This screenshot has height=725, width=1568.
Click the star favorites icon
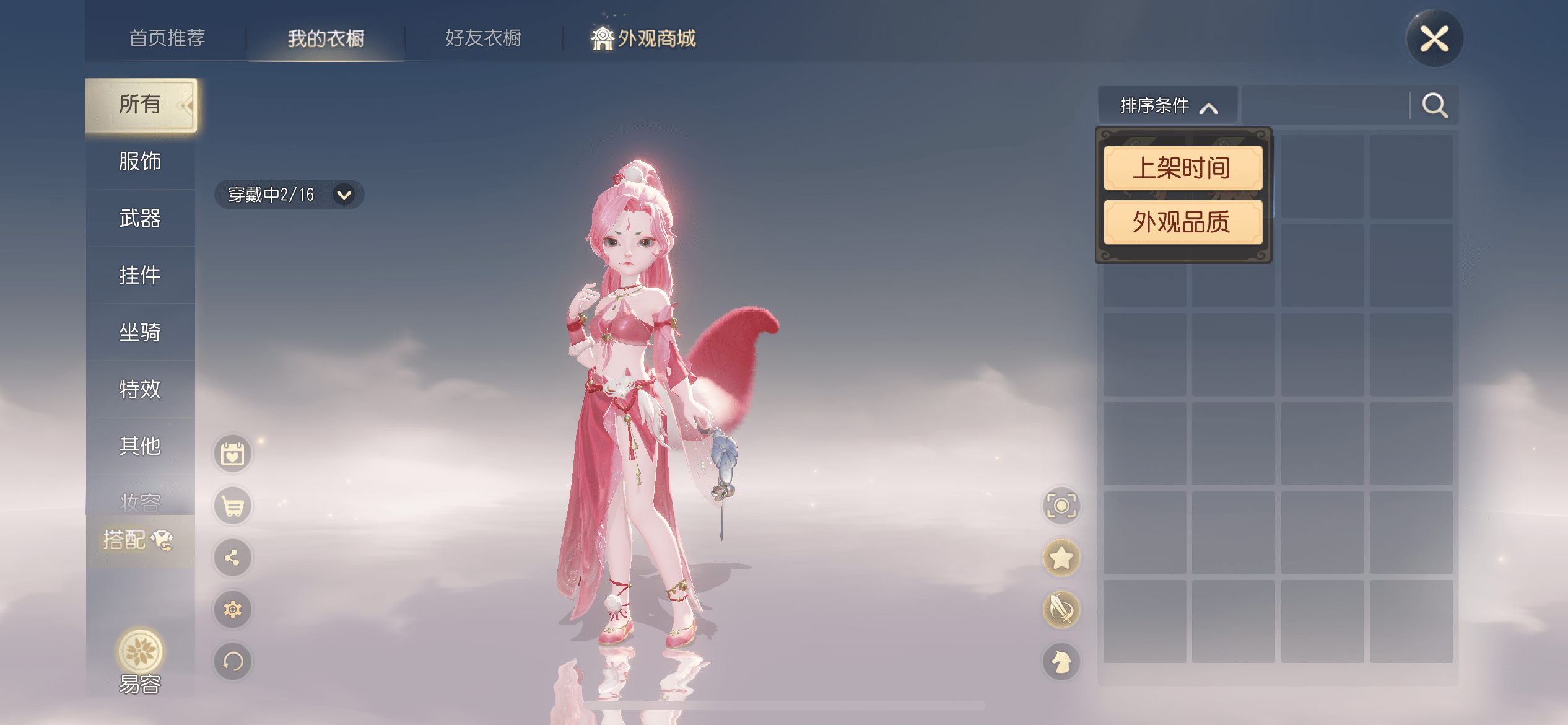pos(1061,558)
